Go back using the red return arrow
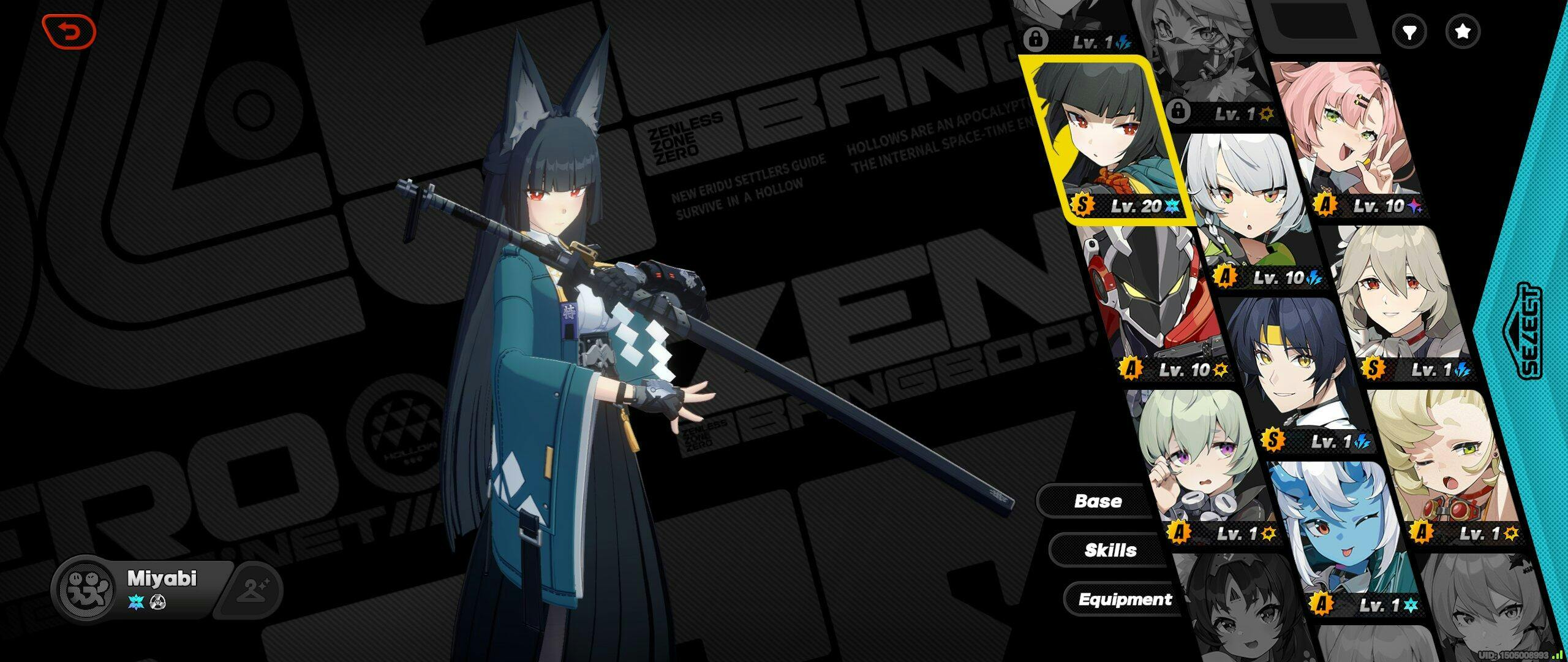 point(69,31)
